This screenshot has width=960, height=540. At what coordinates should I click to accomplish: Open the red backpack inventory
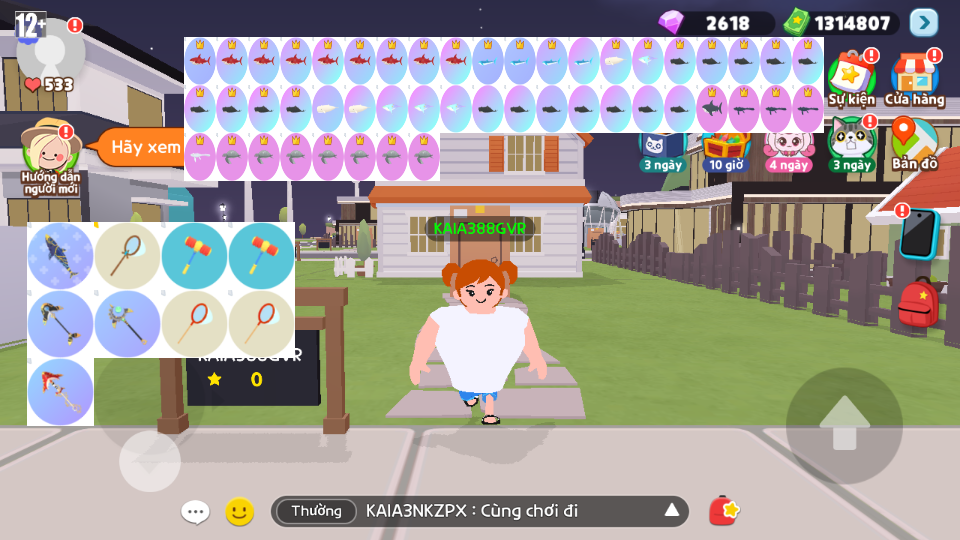coord(917,303)
